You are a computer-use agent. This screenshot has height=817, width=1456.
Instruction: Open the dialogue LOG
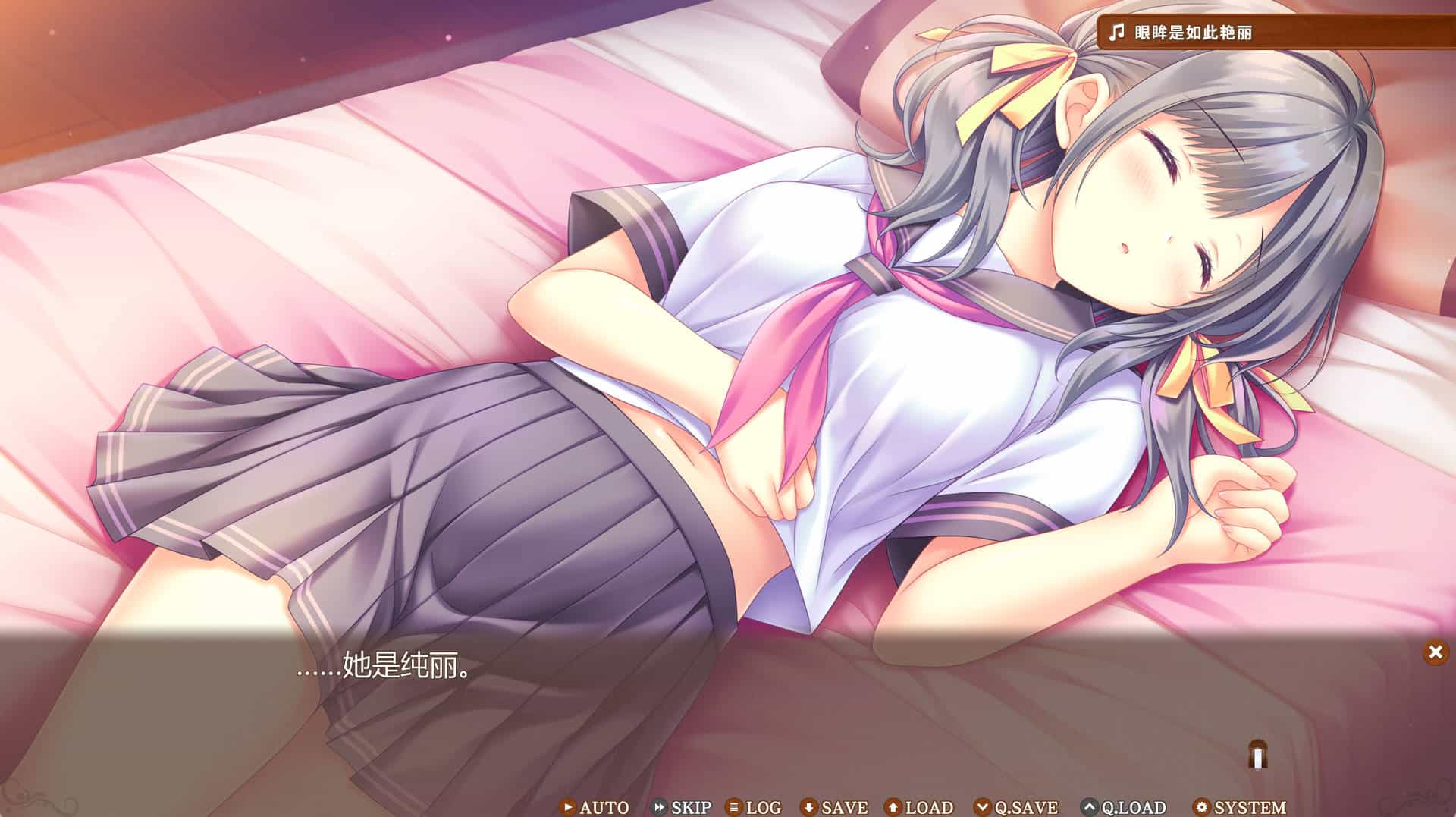(x=754, y=807)
